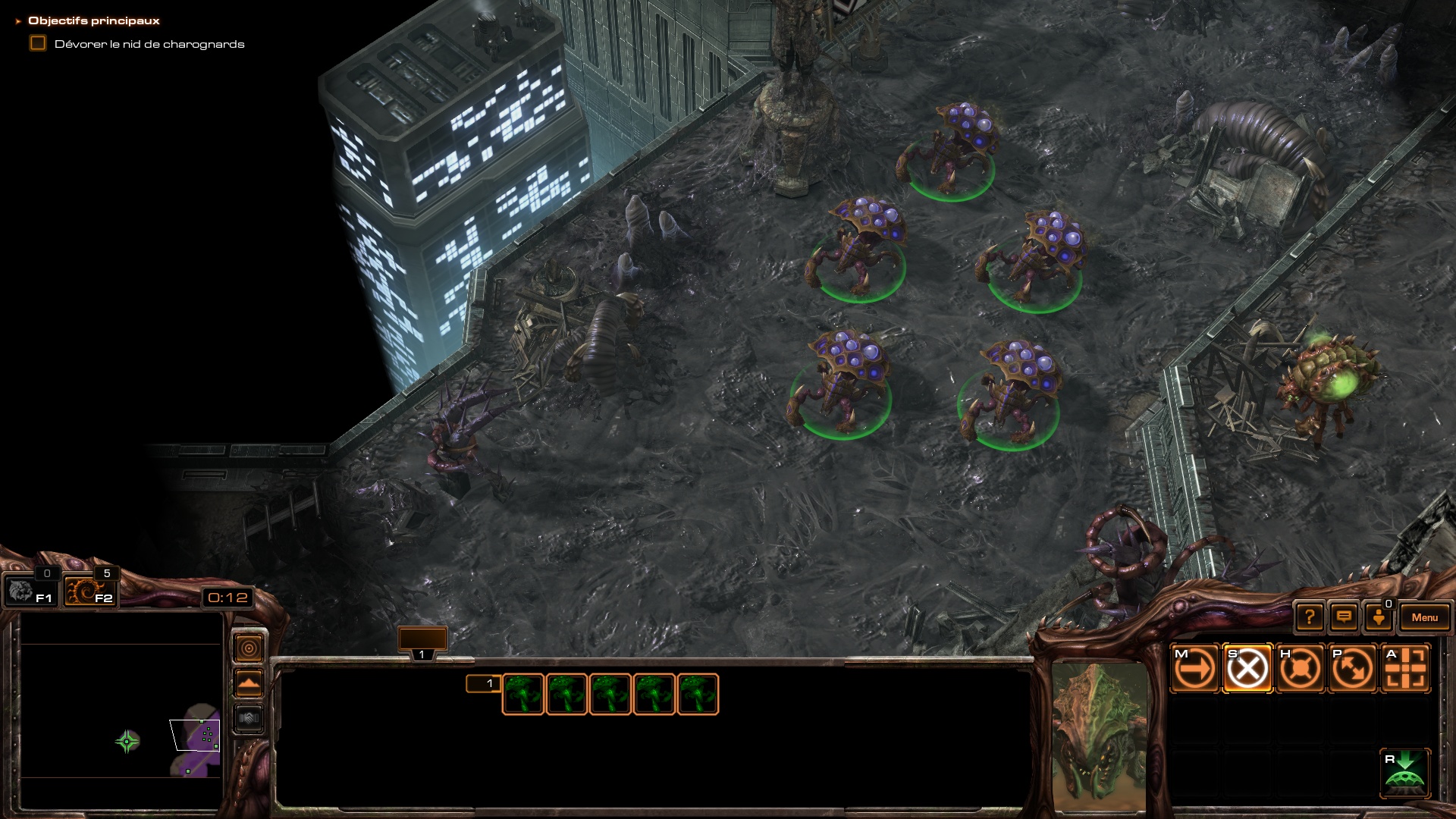
Task: Open the help button with question mark
Action: (1310, 617)
